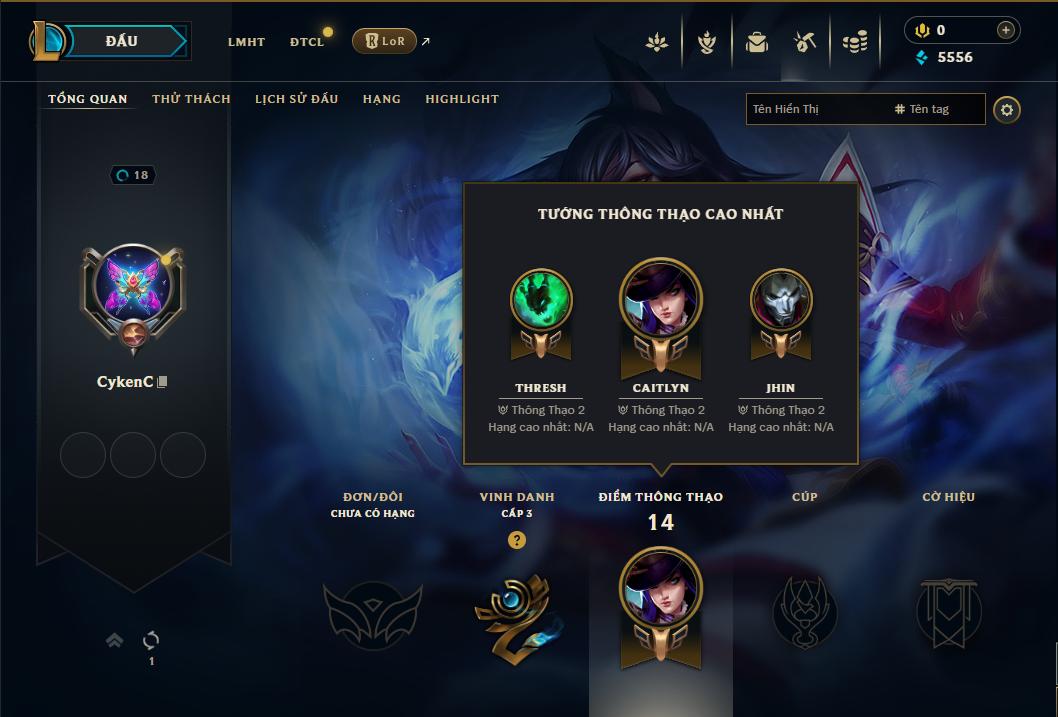Open the gear settings button
Image resolution: width=1058 pixels, height=717 pixels.
(x=1007, y=109)
